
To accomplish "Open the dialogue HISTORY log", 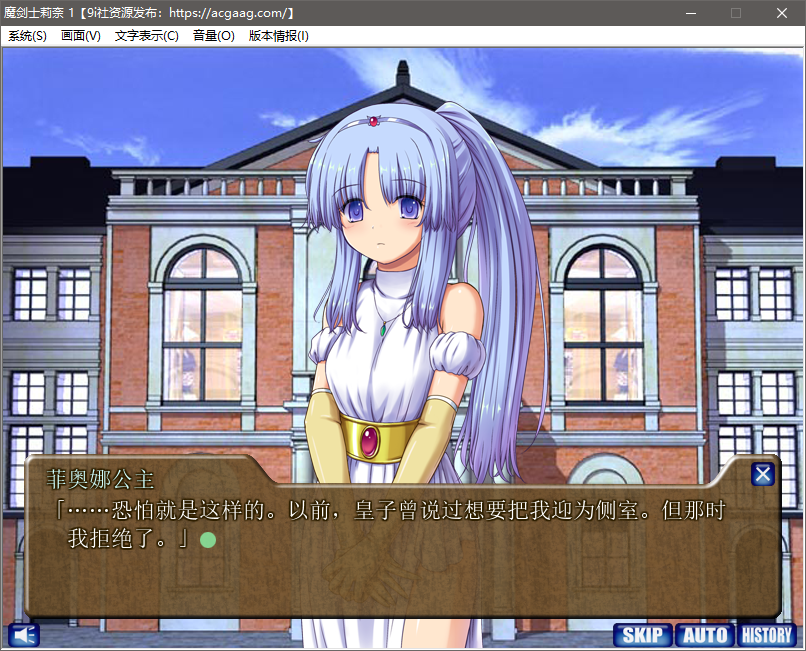I will [767, 635].
